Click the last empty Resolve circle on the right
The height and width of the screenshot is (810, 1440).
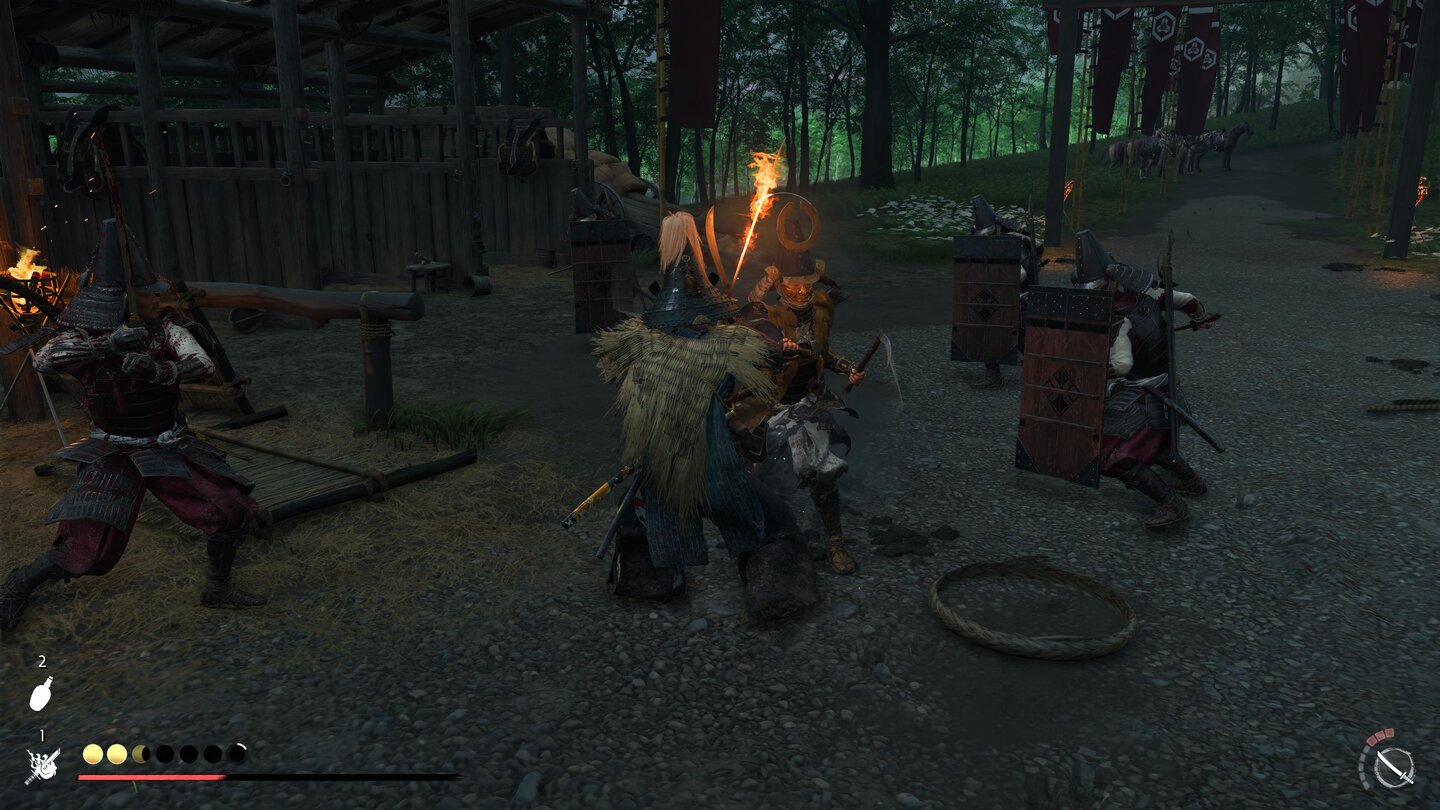237,752
